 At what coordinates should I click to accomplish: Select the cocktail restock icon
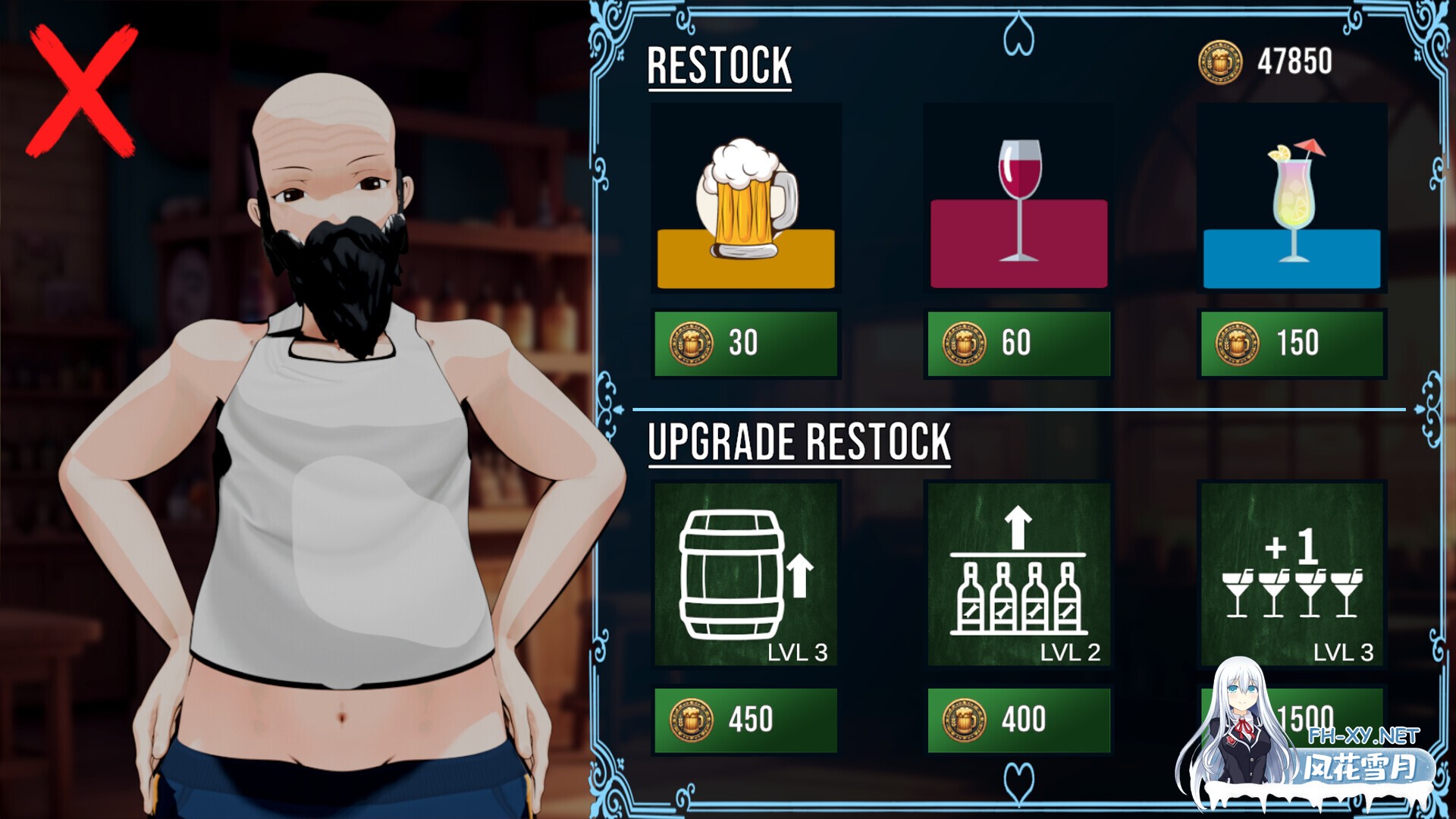[1292, 199]
